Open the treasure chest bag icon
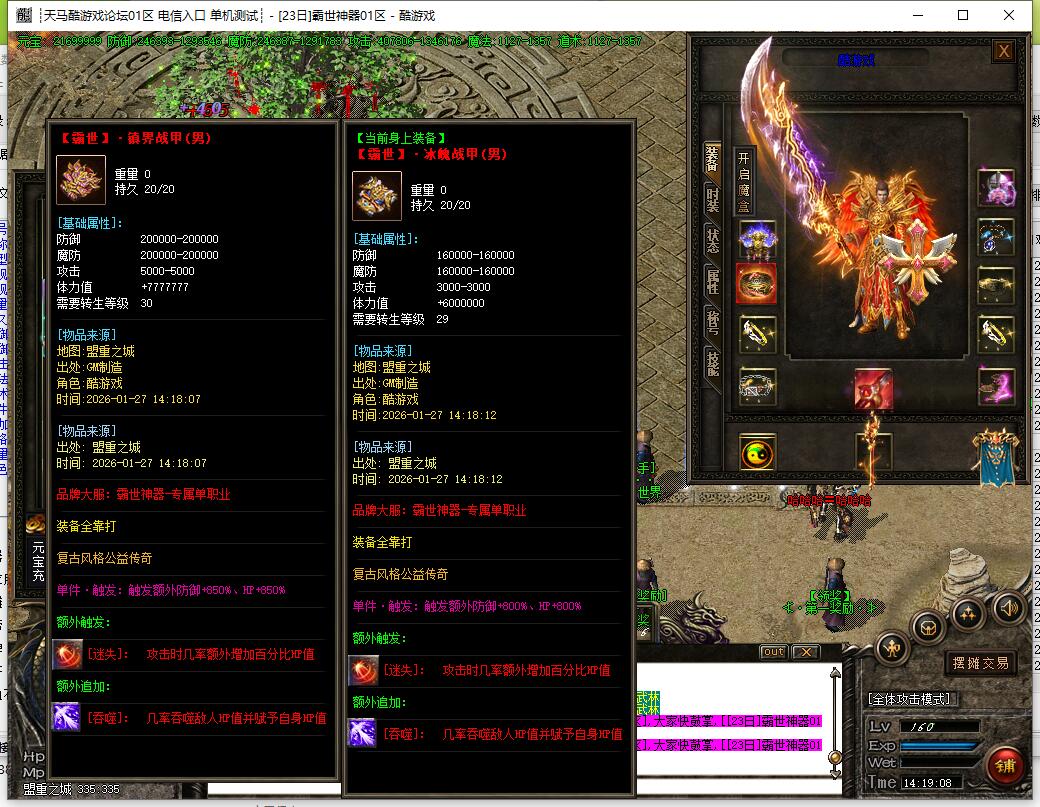The width and height of the screenshot is (1040, 807). [x=929, y=628]
